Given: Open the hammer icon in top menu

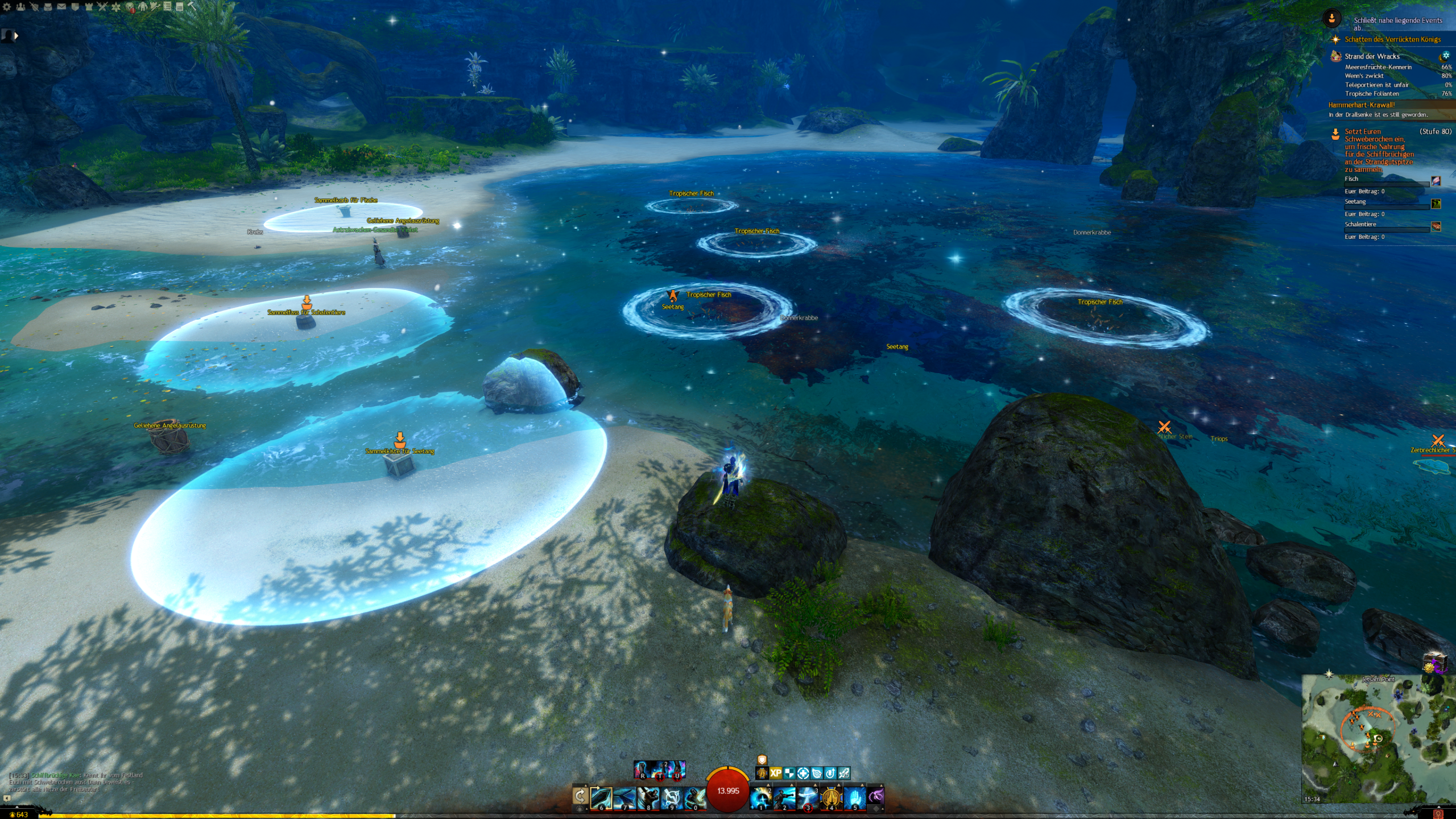Looking at the screenshot, I should [192, 7].
